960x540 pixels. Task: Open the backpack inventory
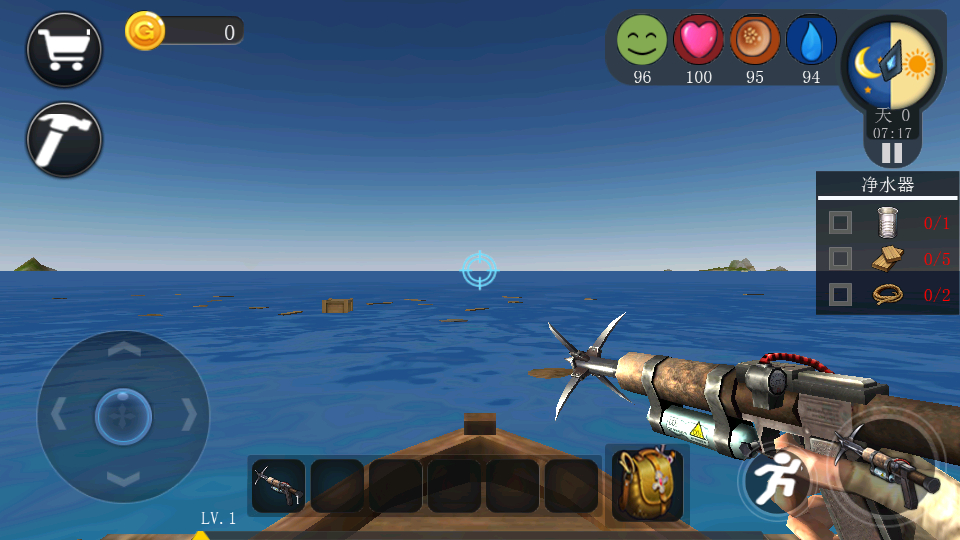(x=647, y=484)
